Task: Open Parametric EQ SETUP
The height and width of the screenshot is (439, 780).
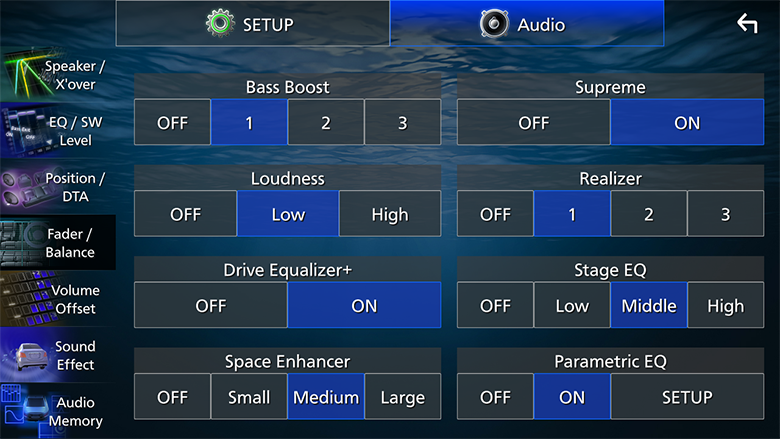Action: coord(687,397)
